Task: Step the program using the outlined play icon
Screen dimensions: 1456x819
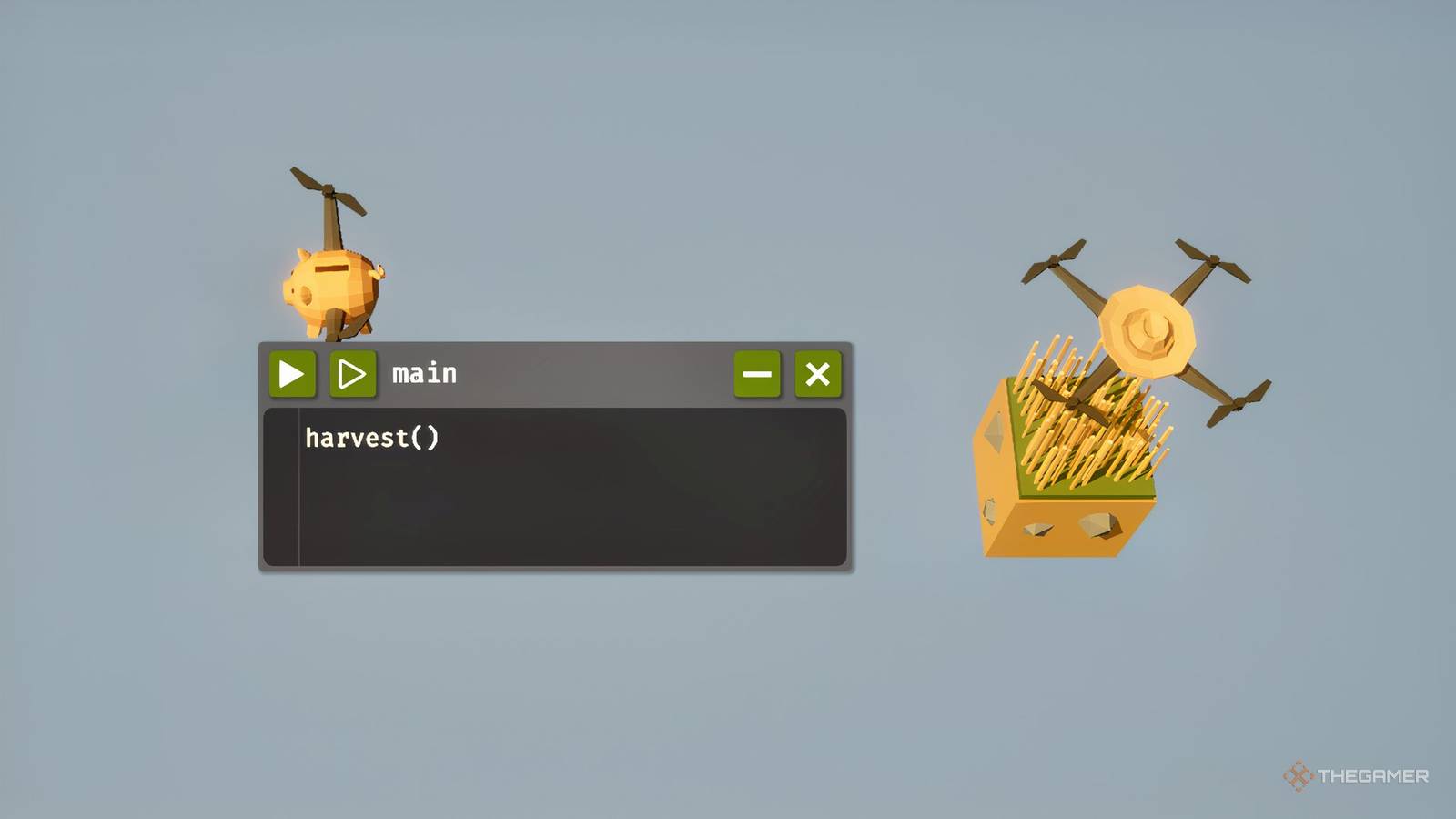Action: point(353,372)
